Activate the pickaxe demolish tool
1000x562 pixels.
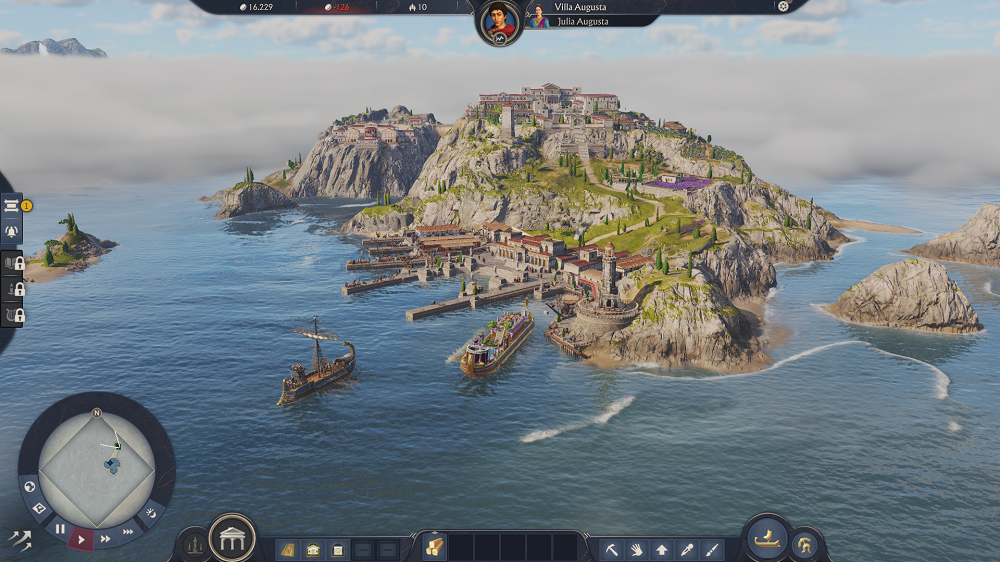point(611,549)
